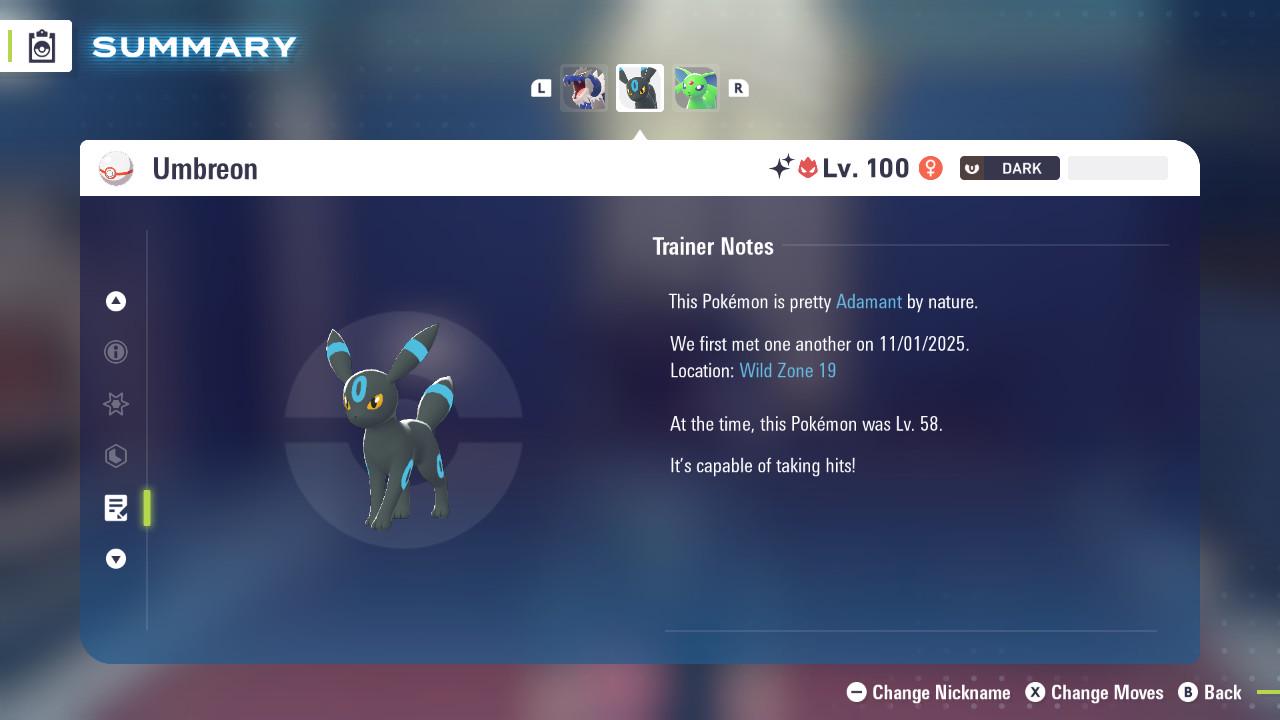Switch to the green Pokémon's summary tab

click(695, 87)
